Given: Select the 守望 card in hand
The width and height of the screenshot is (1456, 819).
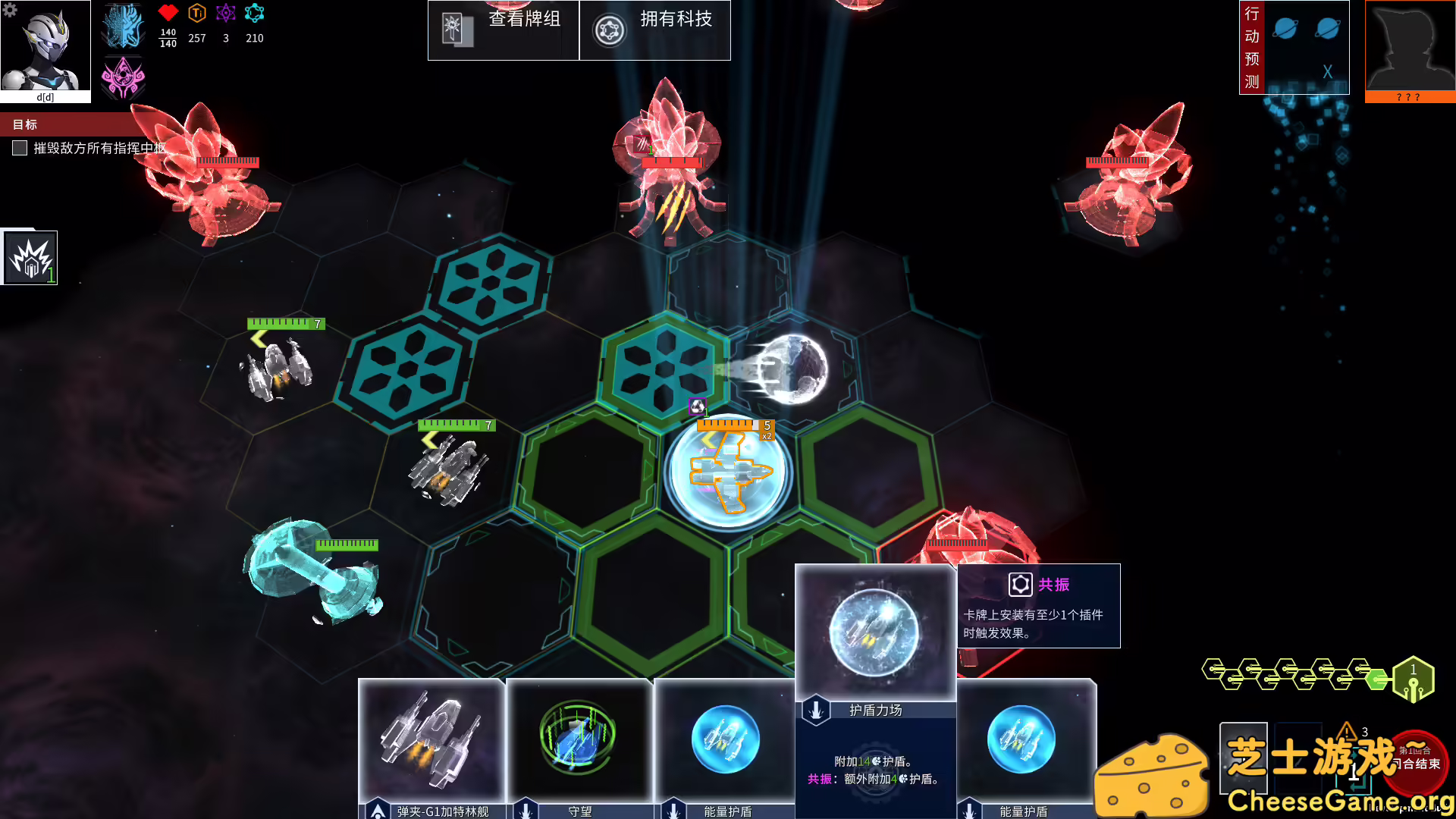Looking at the screenshot, I should (580, 743).
